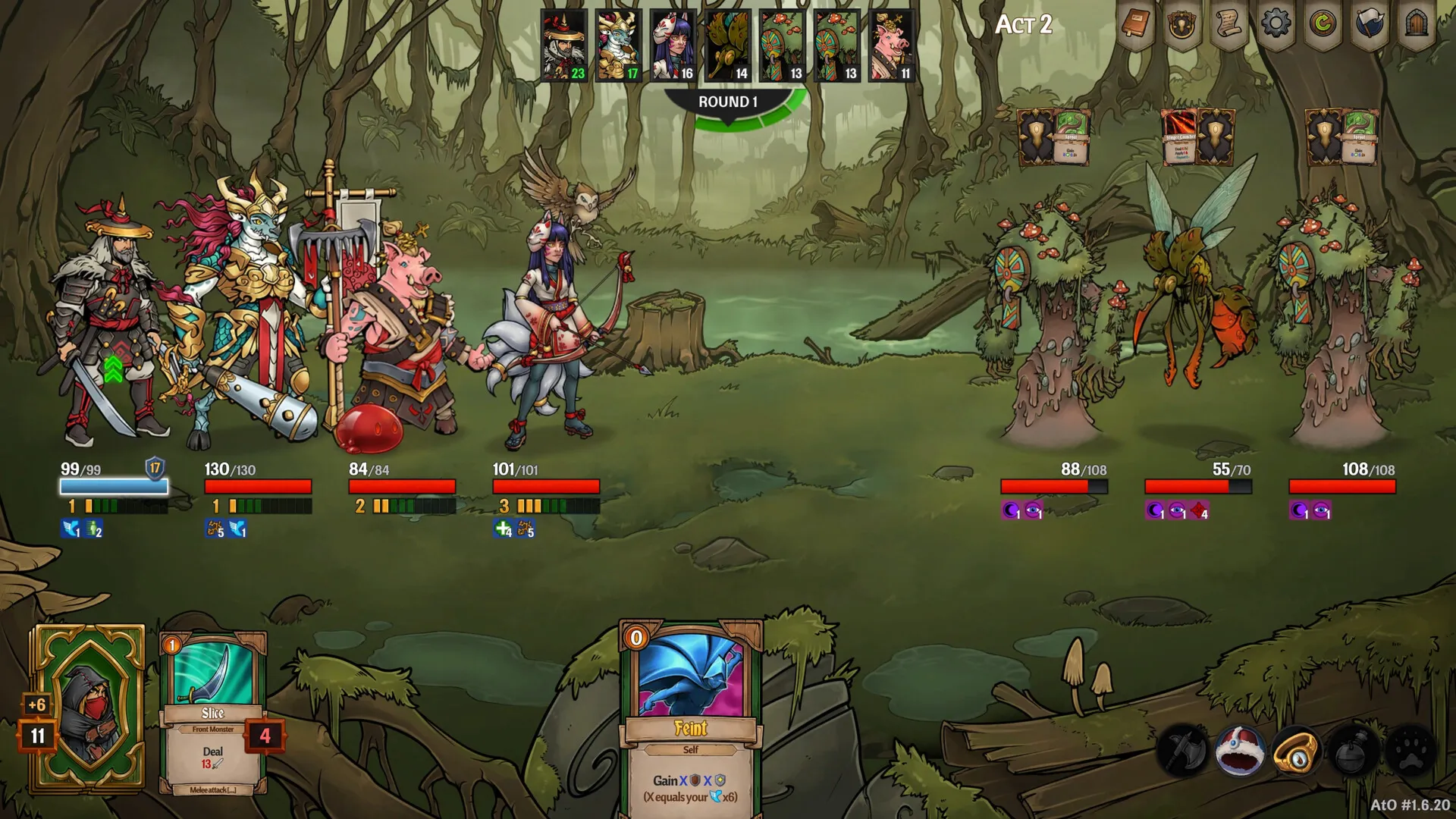1456x819 pixels.
Task: Inspect the fur hat armor item slot
Action: tap(1239, 752)
